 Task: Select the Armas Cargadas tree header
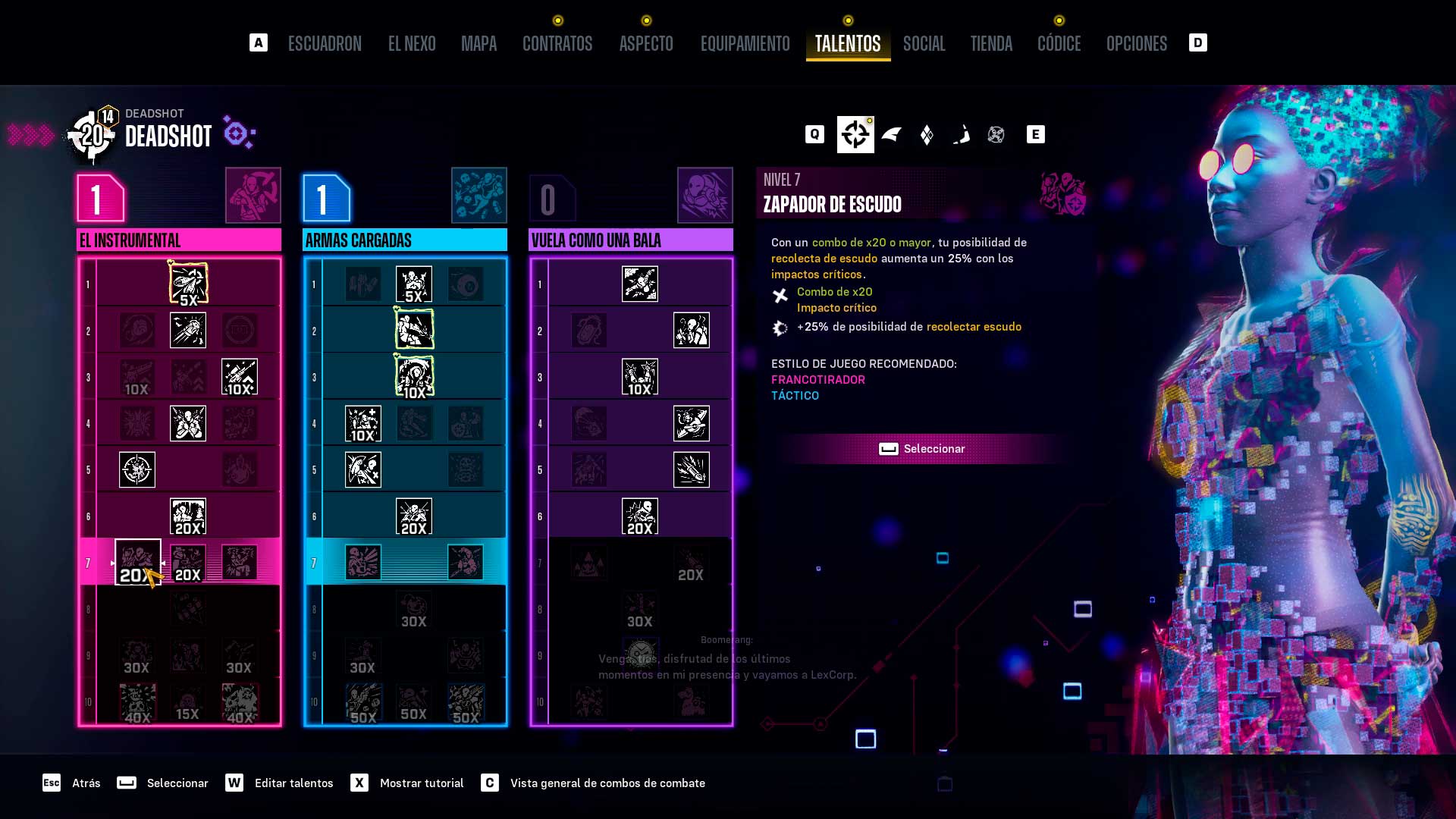(405, 240)
